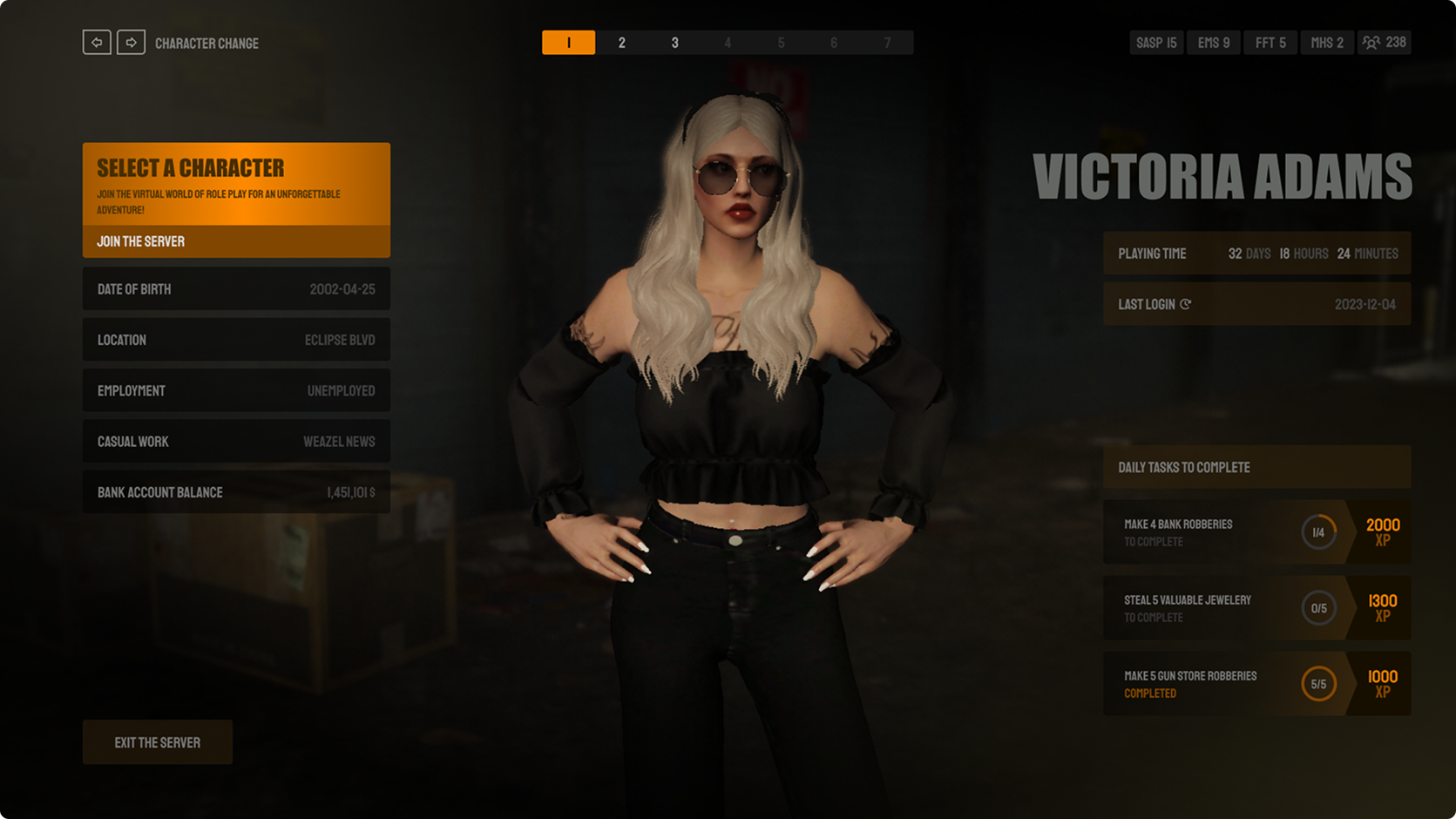The height and width of the screenshot is (819, 1456).
Task: Click the previous character arrow icon
Action: click(x=97, y=42)
